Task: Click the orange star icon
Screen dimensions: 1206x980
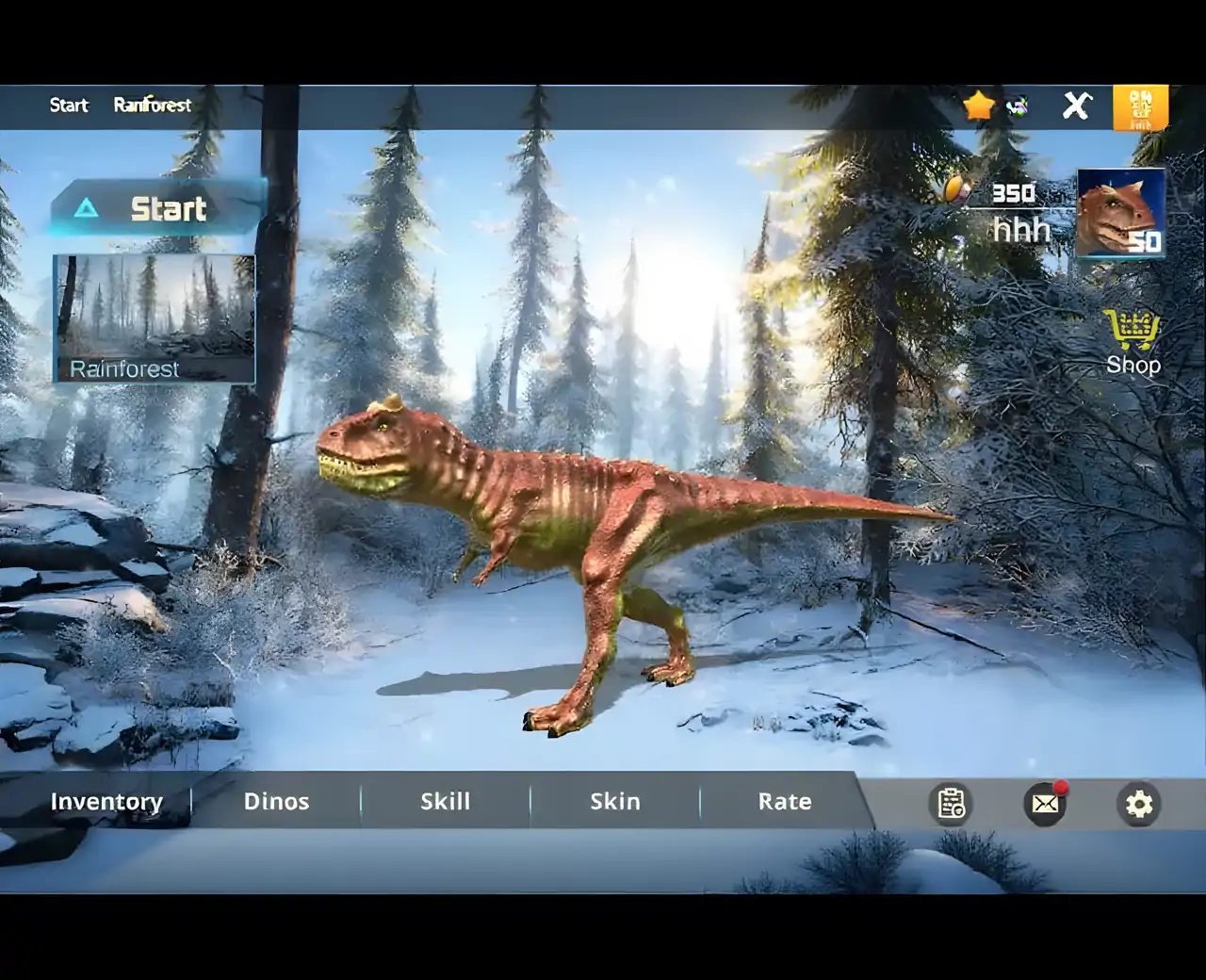Action: 979,105
